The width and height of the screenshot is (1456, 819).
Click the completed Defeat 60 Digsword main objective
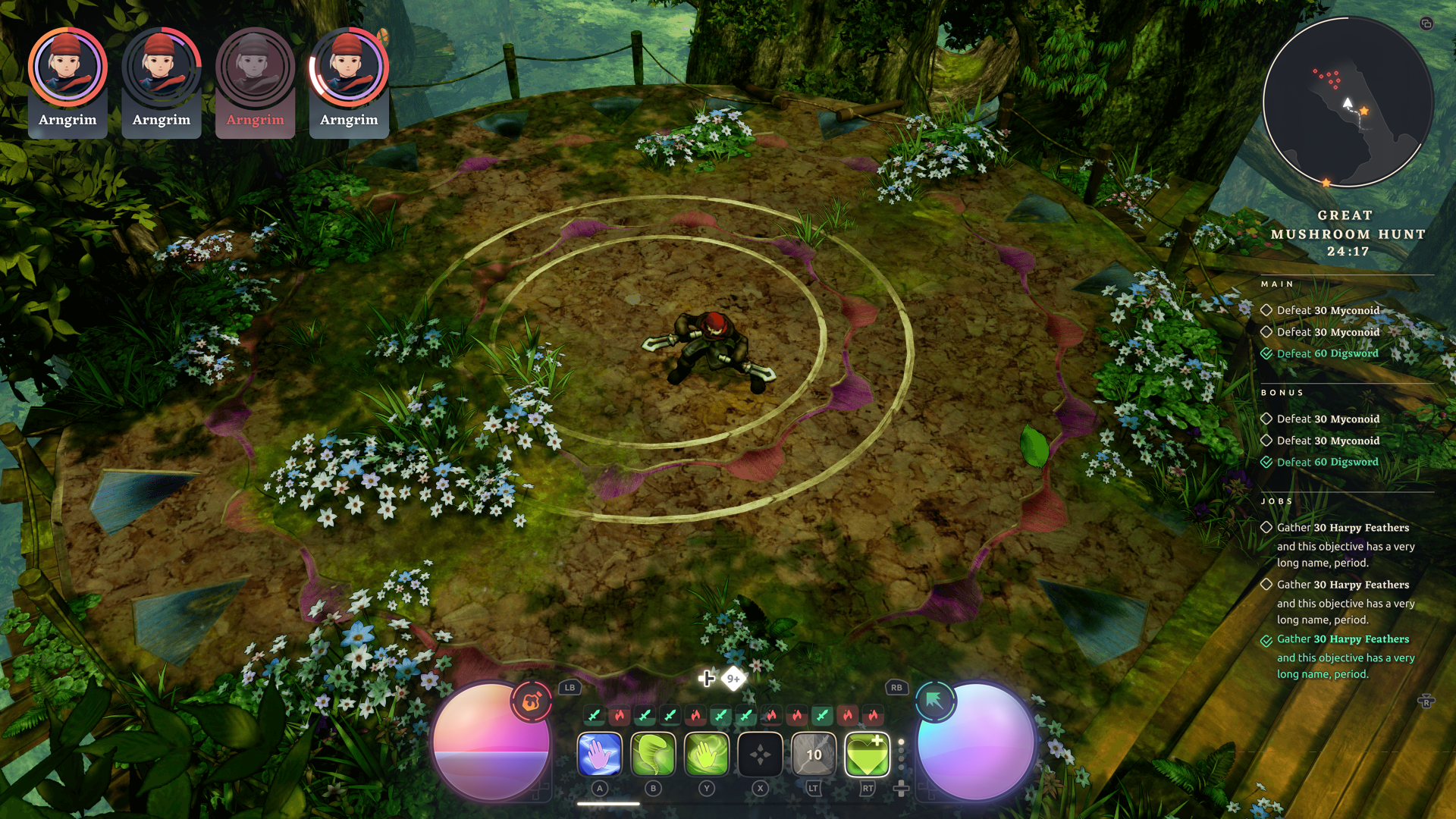[x=1327, y=353]
